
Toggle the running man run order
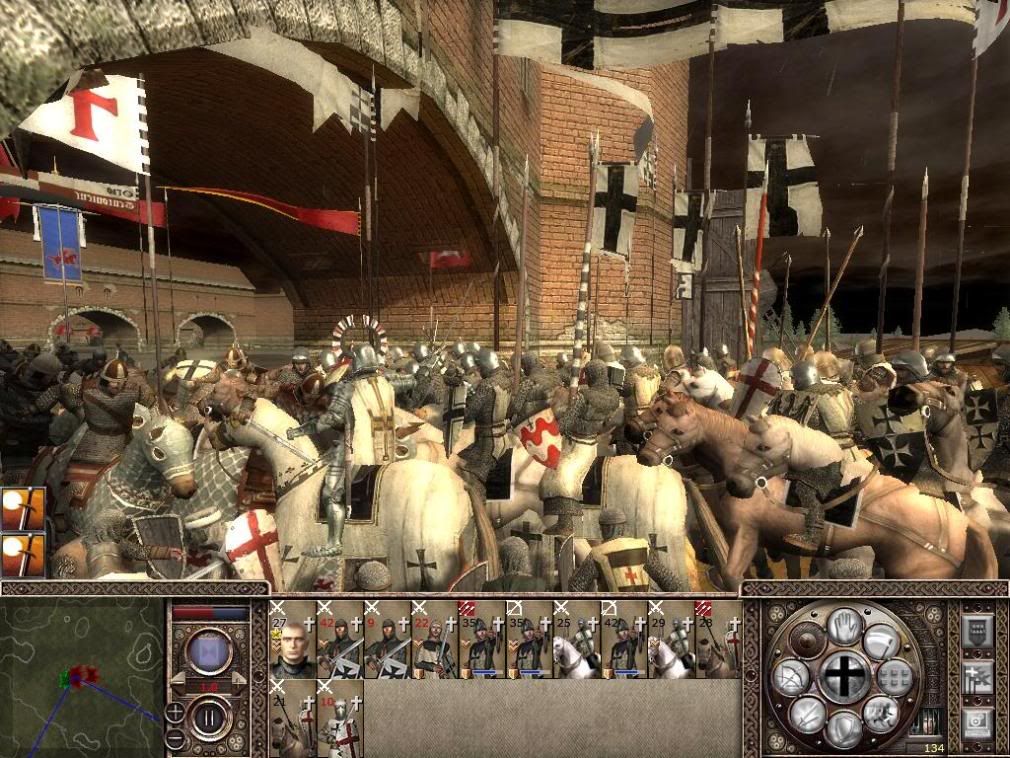[x=881, y=712]
